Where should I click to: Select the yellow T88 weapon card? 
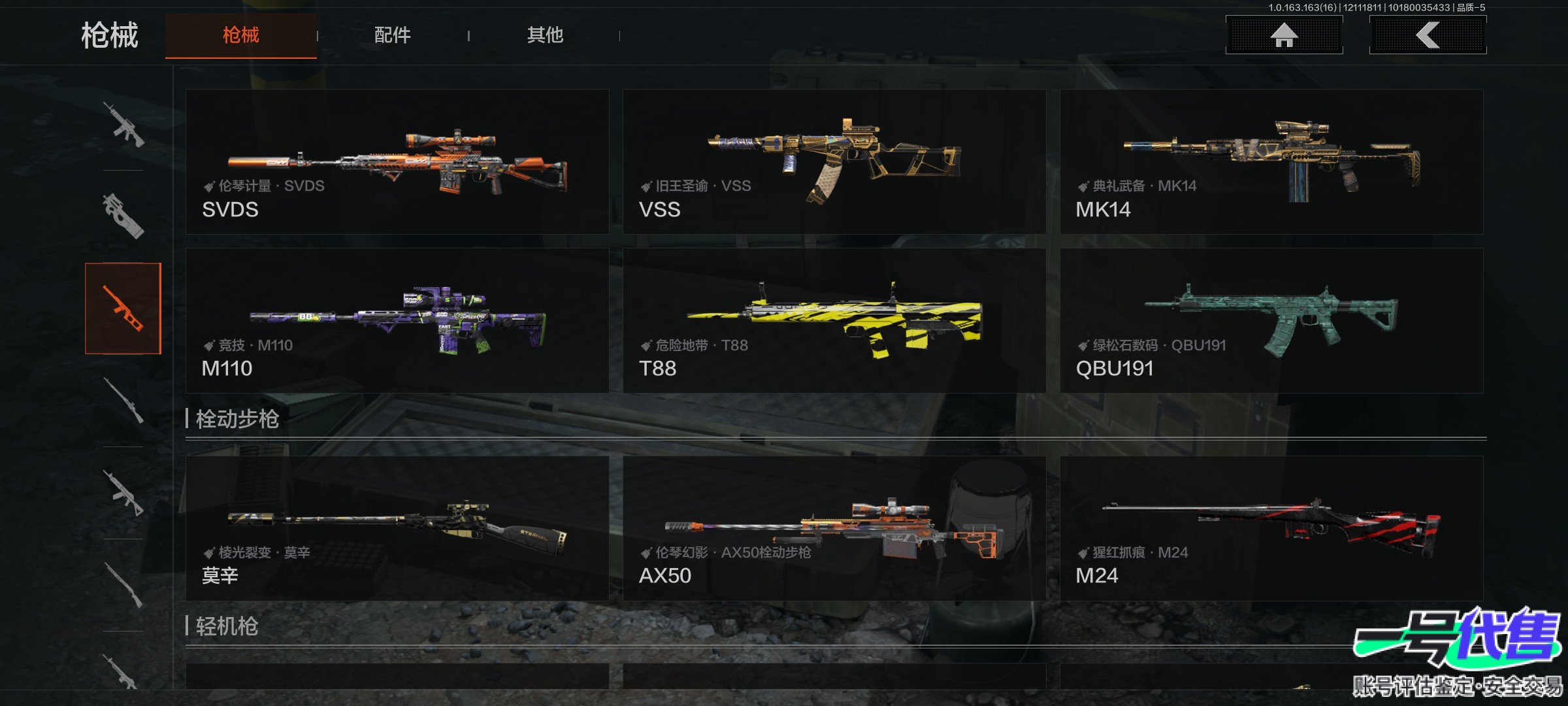(834, 320)
